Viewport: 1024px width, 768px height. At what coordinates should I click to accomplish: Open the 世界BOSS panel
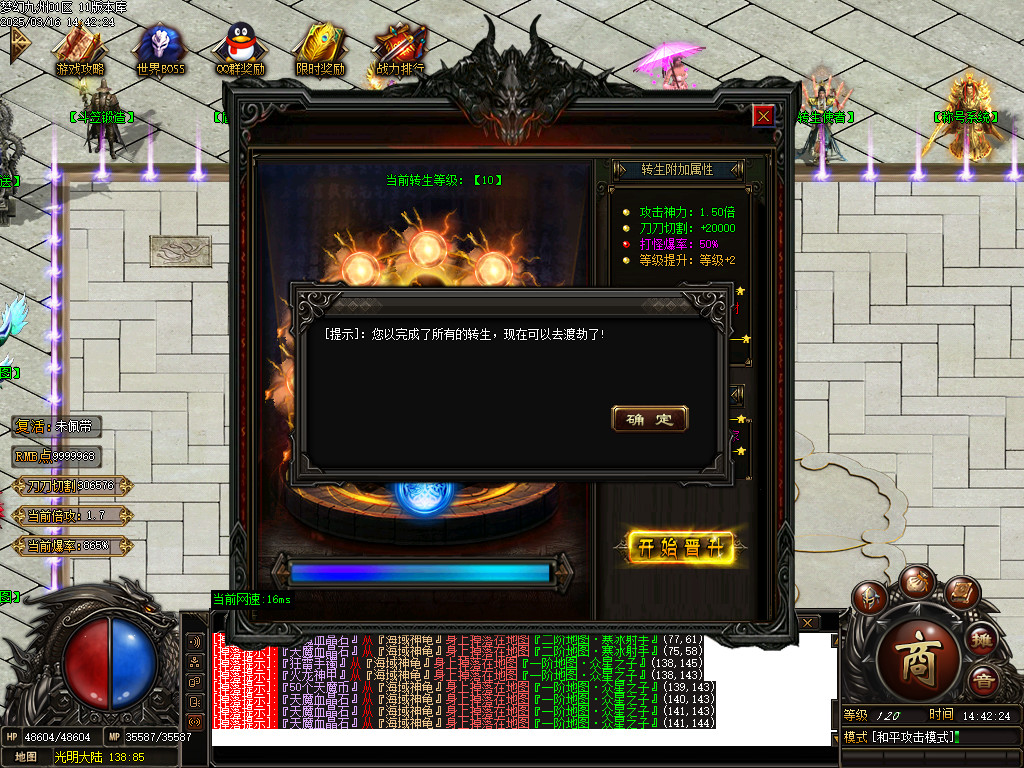[160, 50]
